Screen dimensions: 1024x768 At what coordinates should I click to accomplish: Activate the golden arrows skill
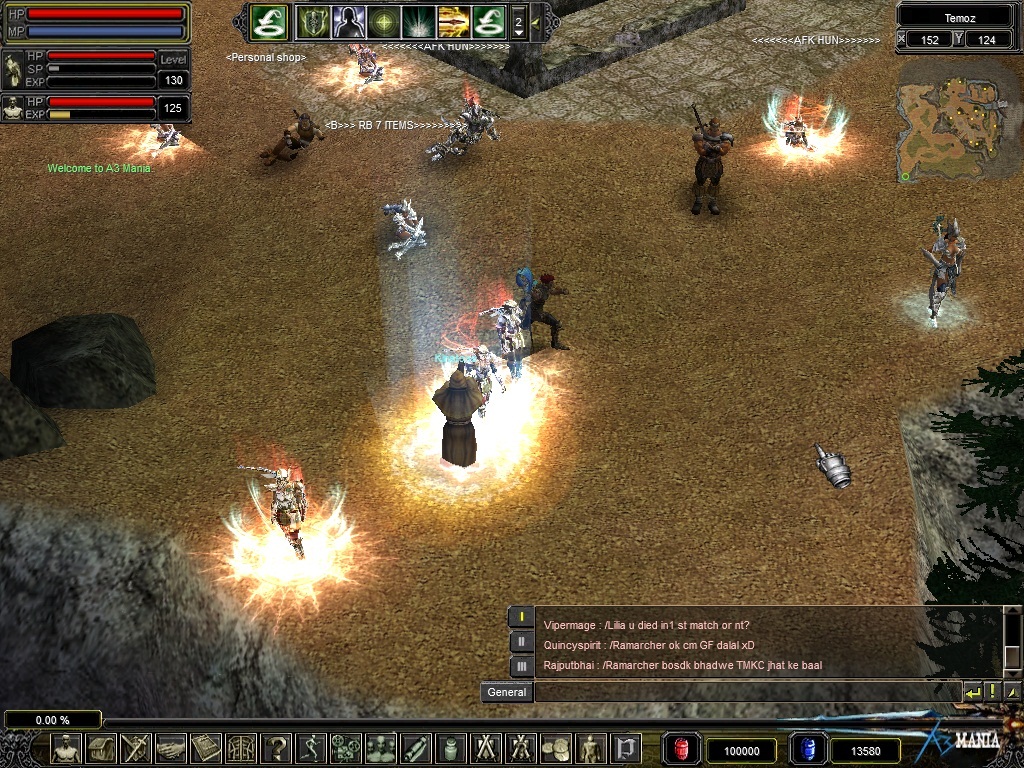point(453,21)
